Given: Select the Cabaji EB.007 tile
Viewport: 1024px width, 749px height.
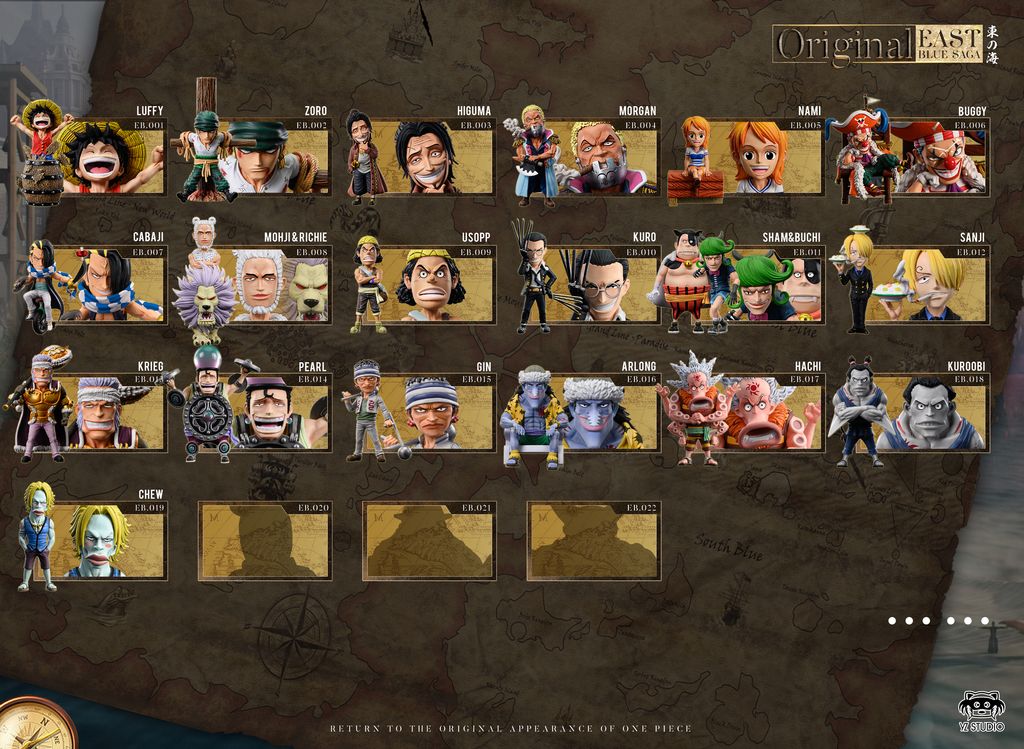Looking at the screenshot, I should (x=100, y=284).
